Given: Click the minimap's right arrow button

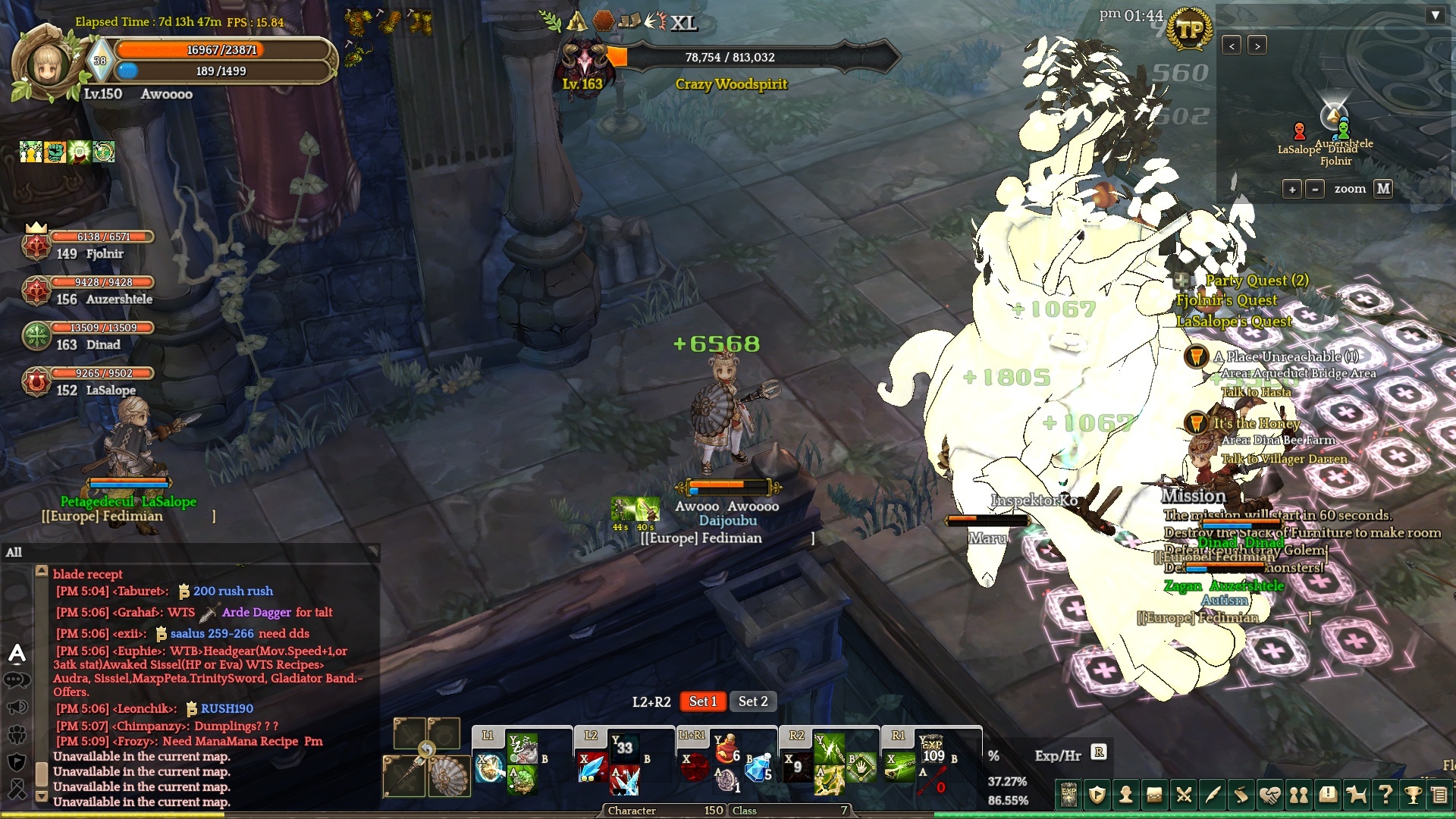Looking at the screenshot, I should click(x=1257, y=46).
